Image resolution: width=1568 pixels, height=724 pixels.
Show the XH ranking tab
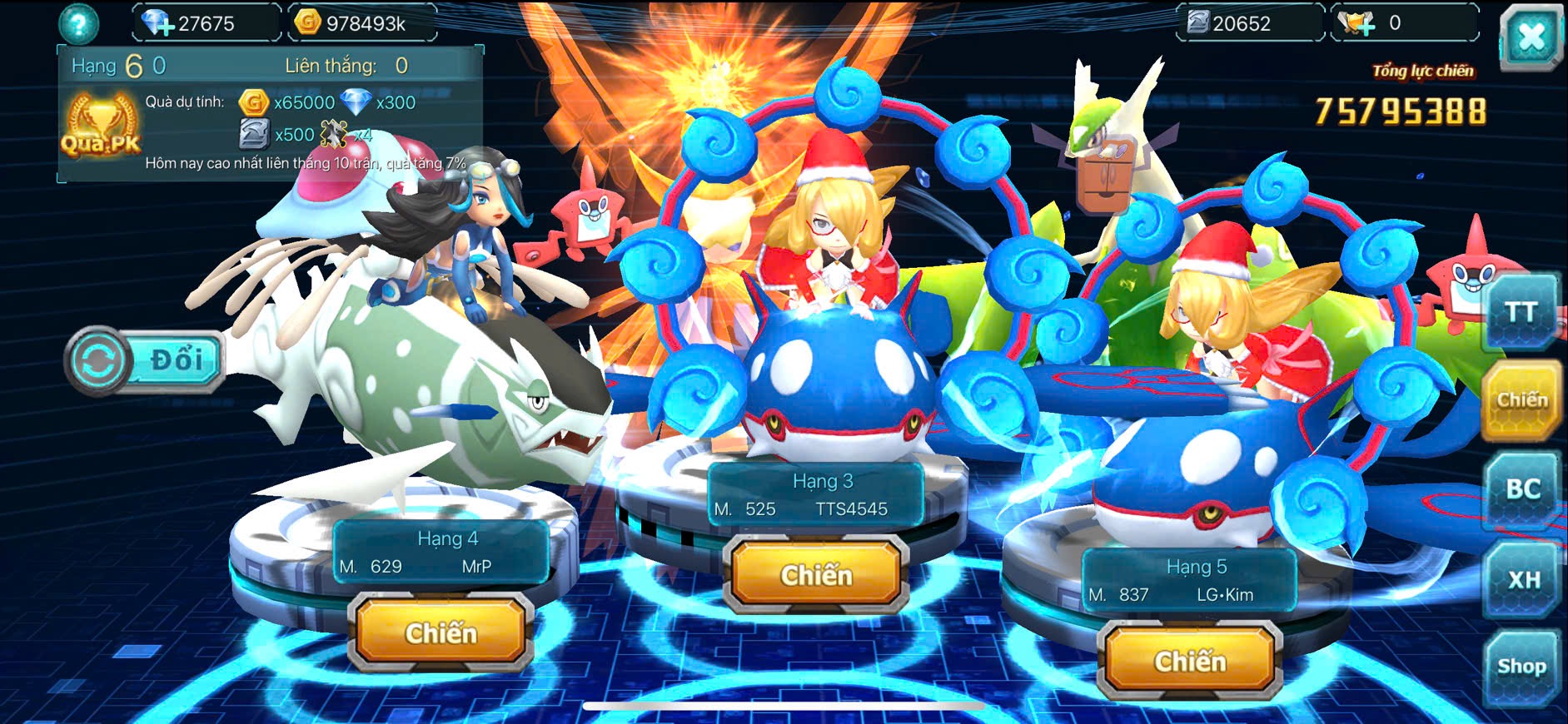click(1523, 579)
